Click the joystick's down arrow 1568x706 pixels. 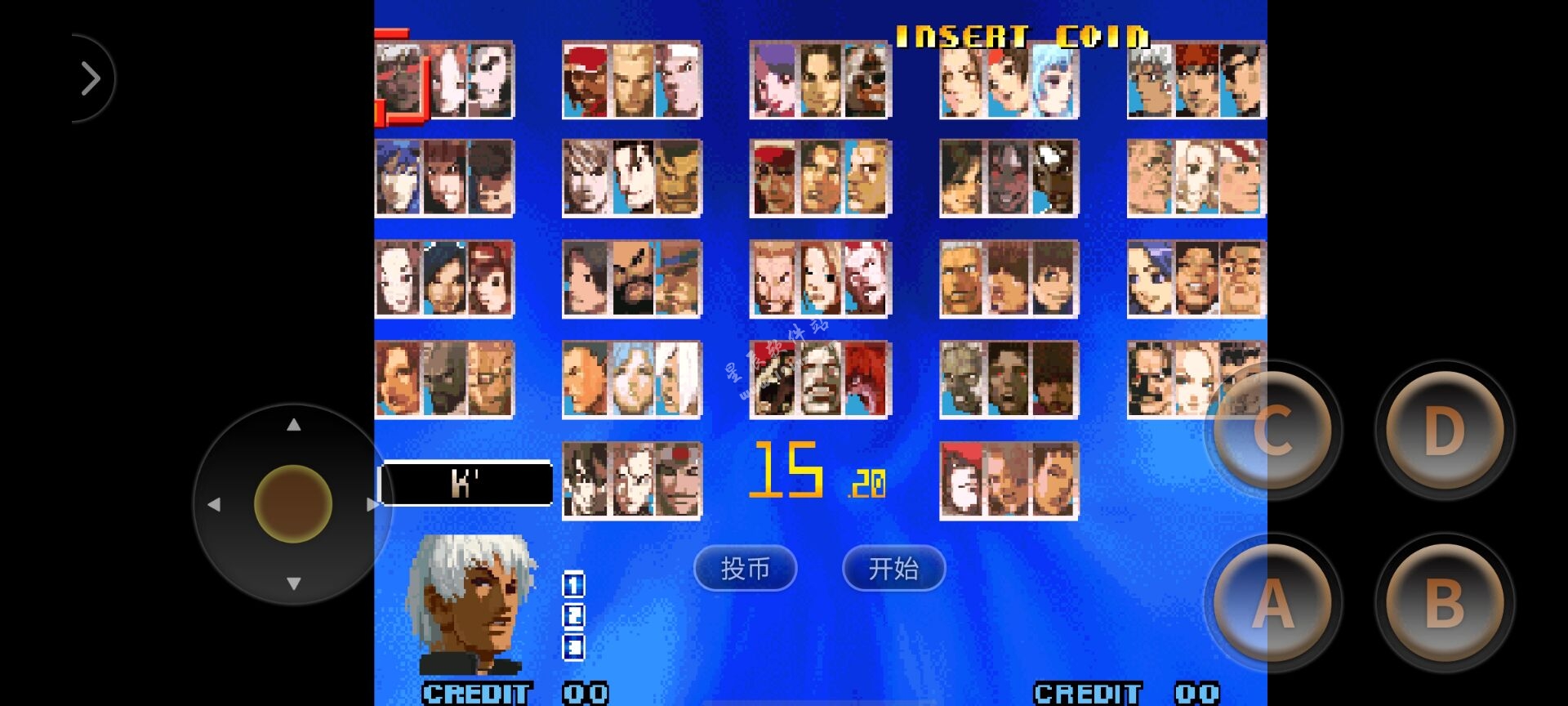pyautogui.click(x=294, y=583)
